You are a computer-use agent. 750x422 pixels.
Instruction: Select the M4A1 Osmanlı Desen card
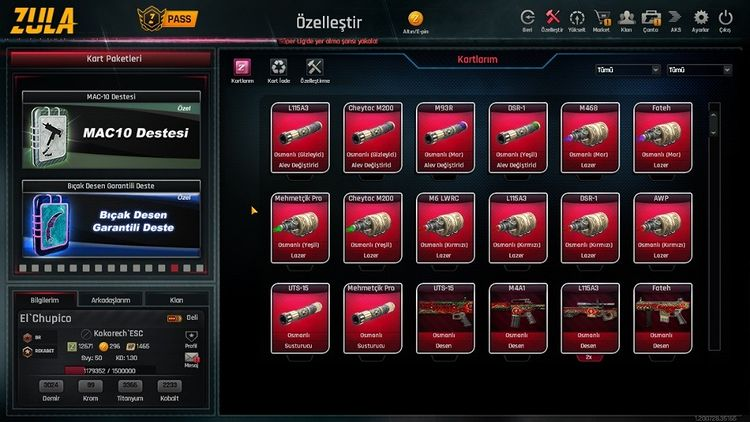519,318
